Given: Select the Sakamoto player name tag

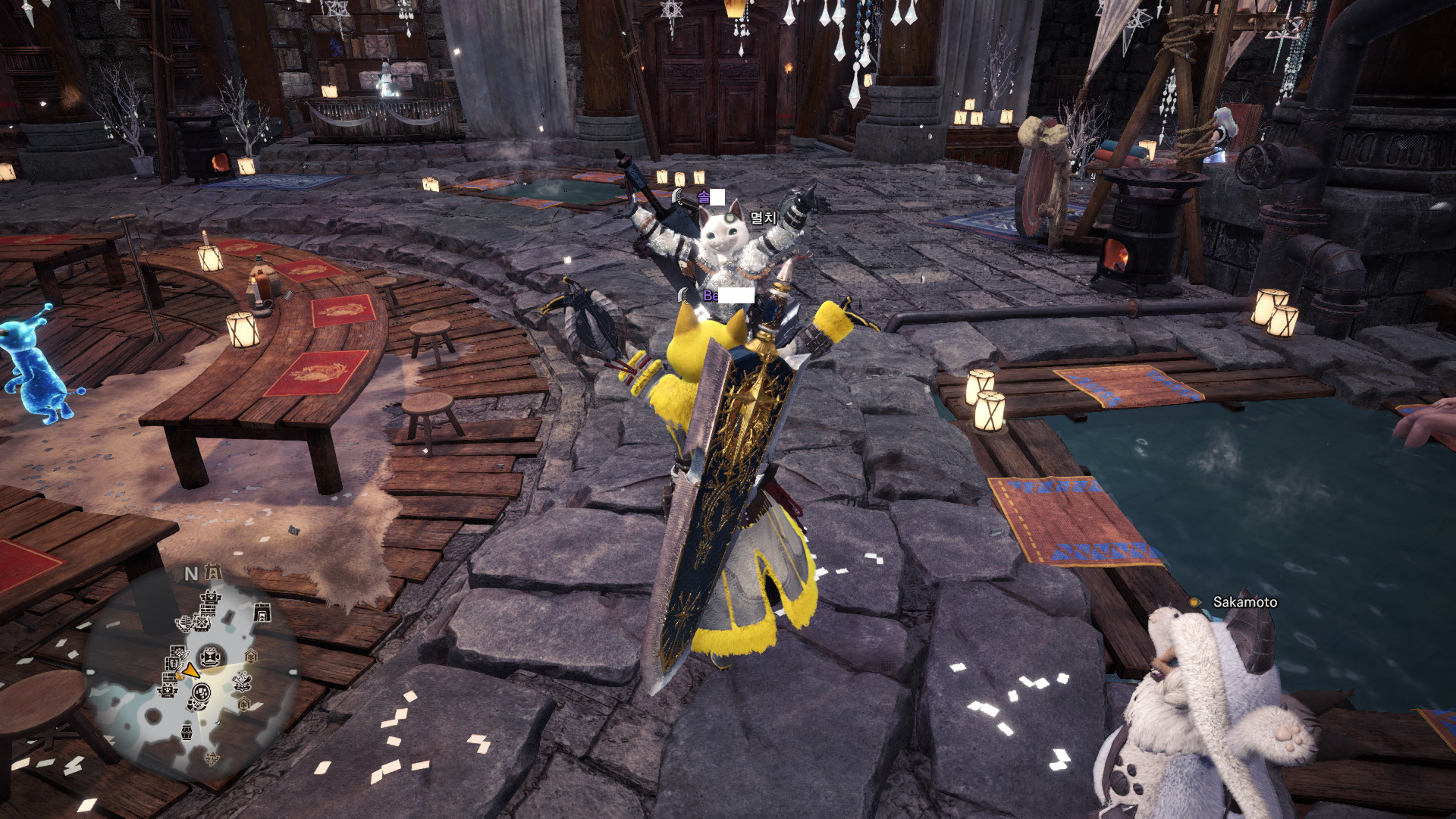Looking at the screenshot, I should tap(1244, 602).
